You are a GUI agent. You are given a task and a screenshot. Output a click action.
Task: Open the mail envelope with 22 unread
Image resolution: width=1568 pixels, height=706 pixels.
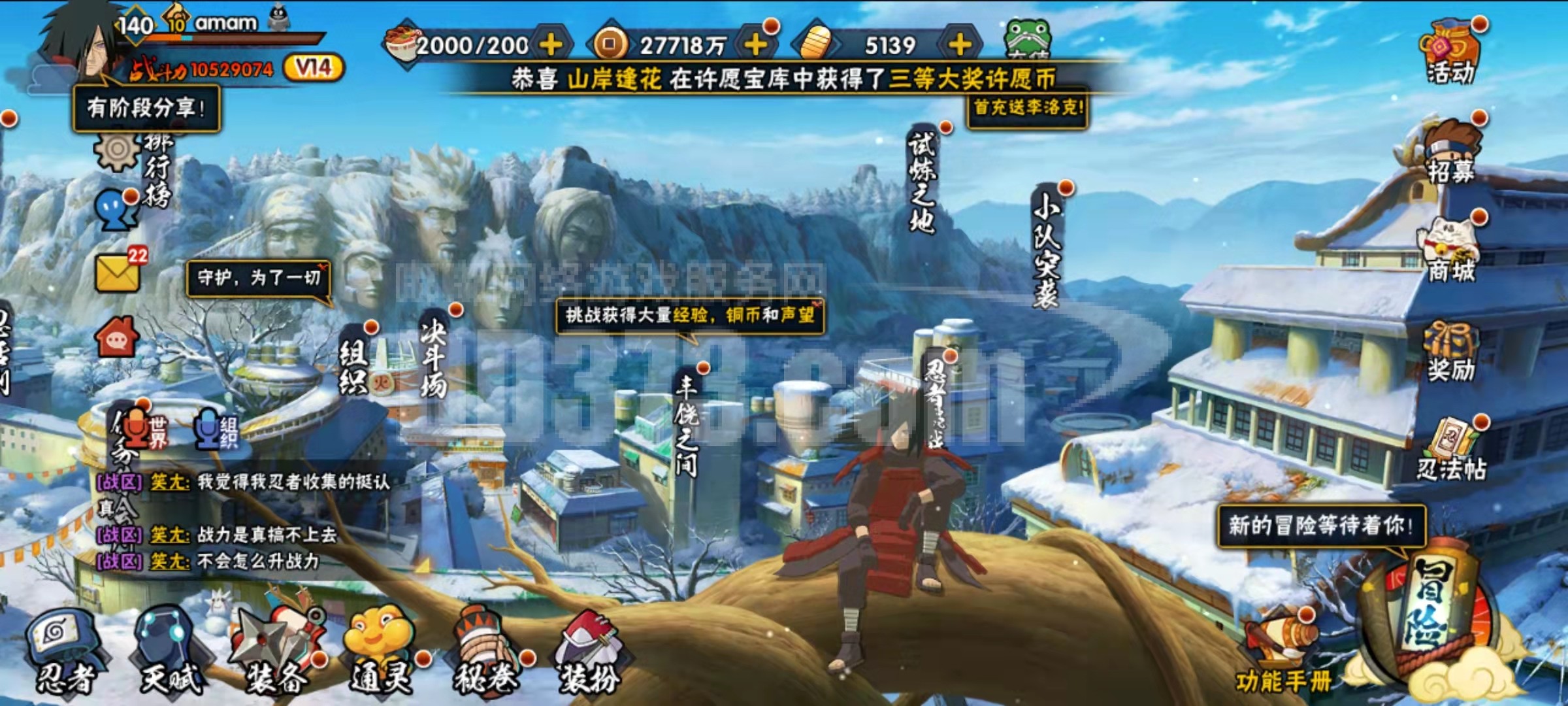119,271
